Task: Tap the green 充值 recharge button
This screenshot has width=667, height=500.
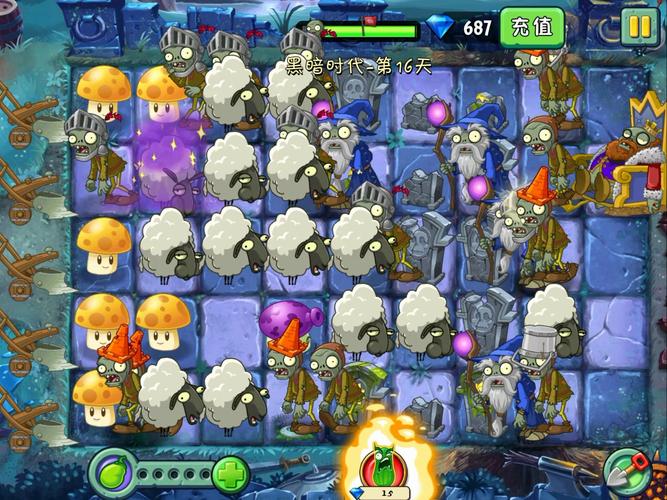Action: [x=531, y=27]
